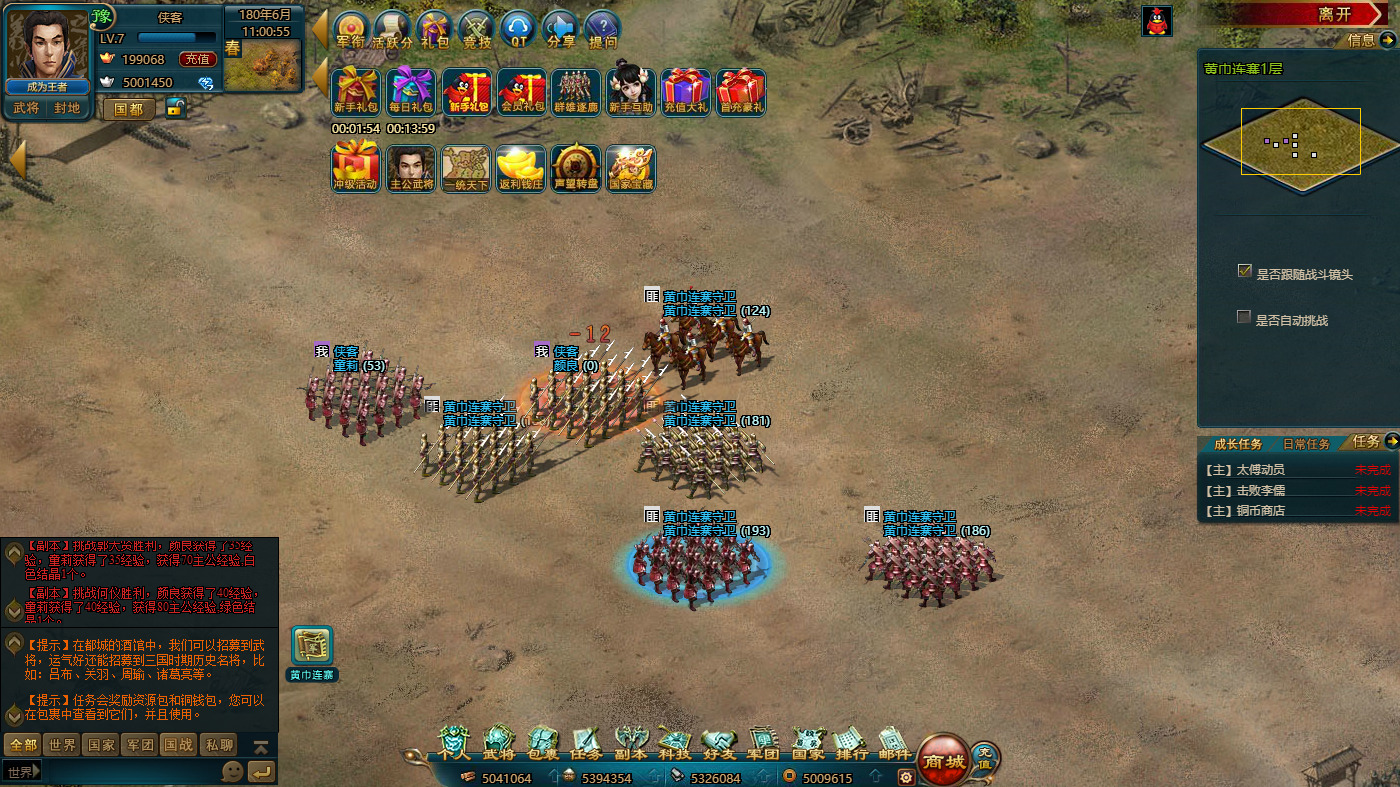This screenshot has width=1400, height=787.
Task: Open the 一统天下 map icon
Action: tap(466, 168)
